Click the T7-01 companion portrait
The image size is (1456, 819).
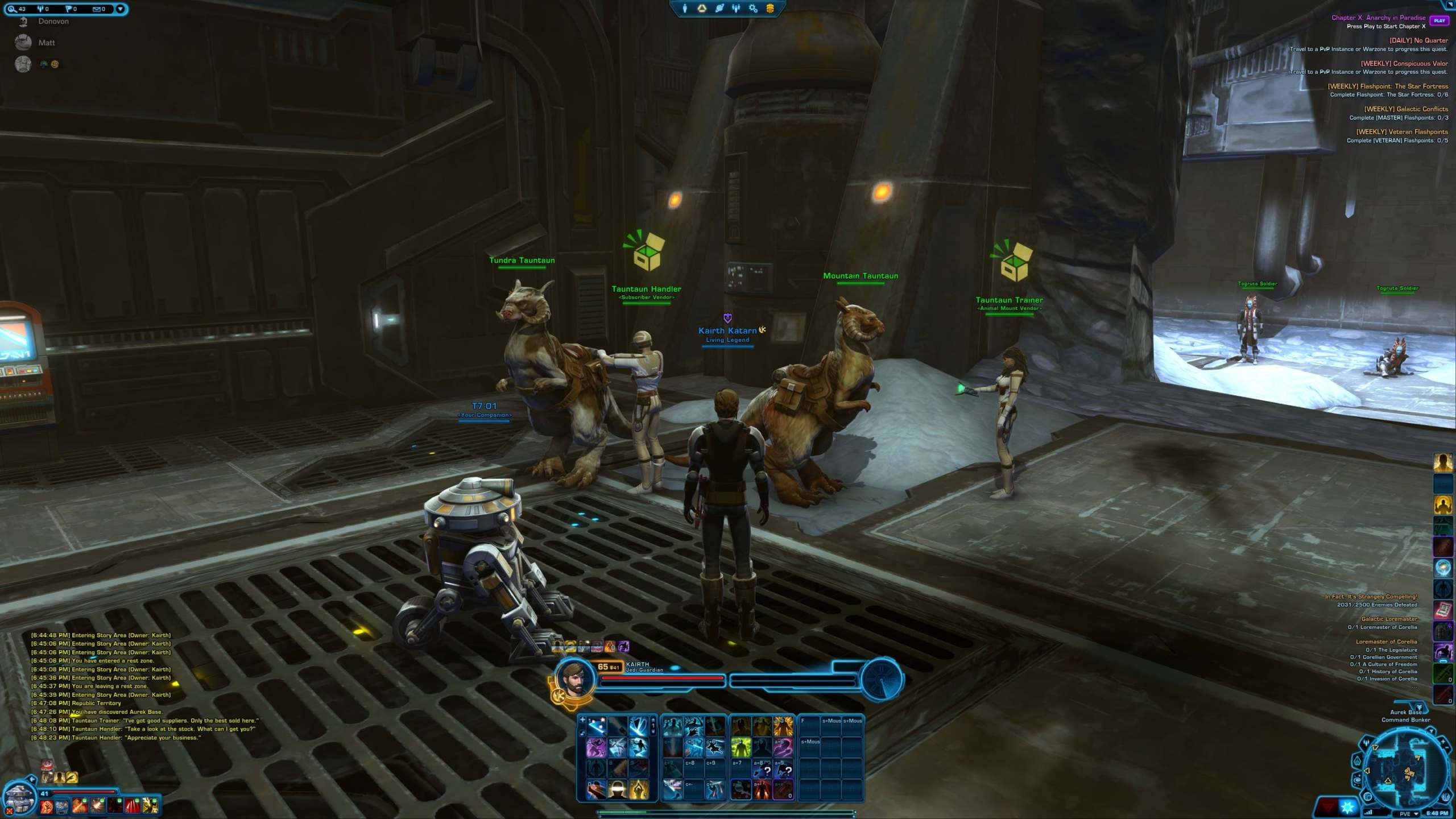click(19, 797)
